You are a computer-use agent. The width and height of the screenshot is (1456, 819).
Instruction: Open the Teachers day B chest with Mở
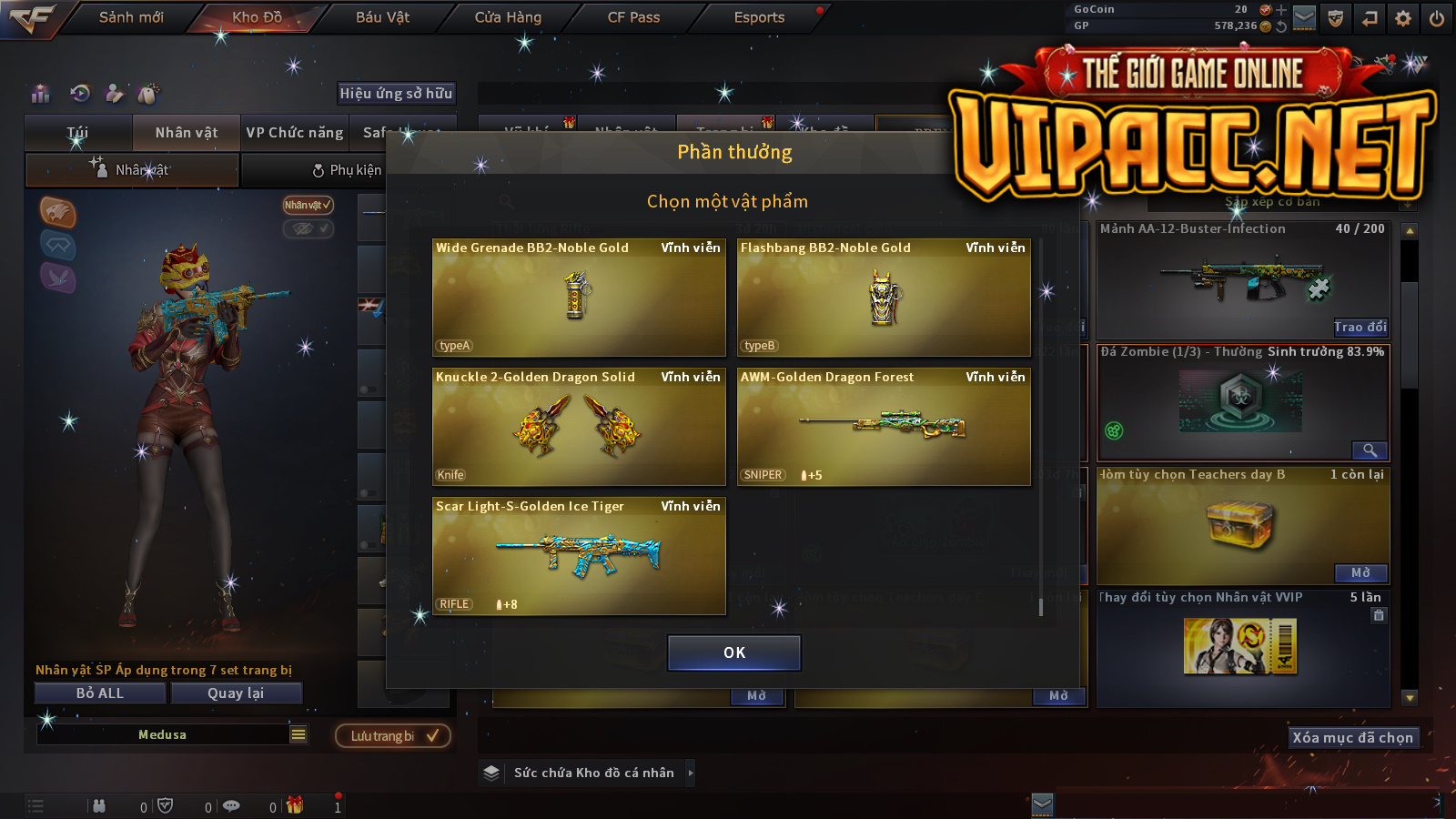pos(1360,573)
